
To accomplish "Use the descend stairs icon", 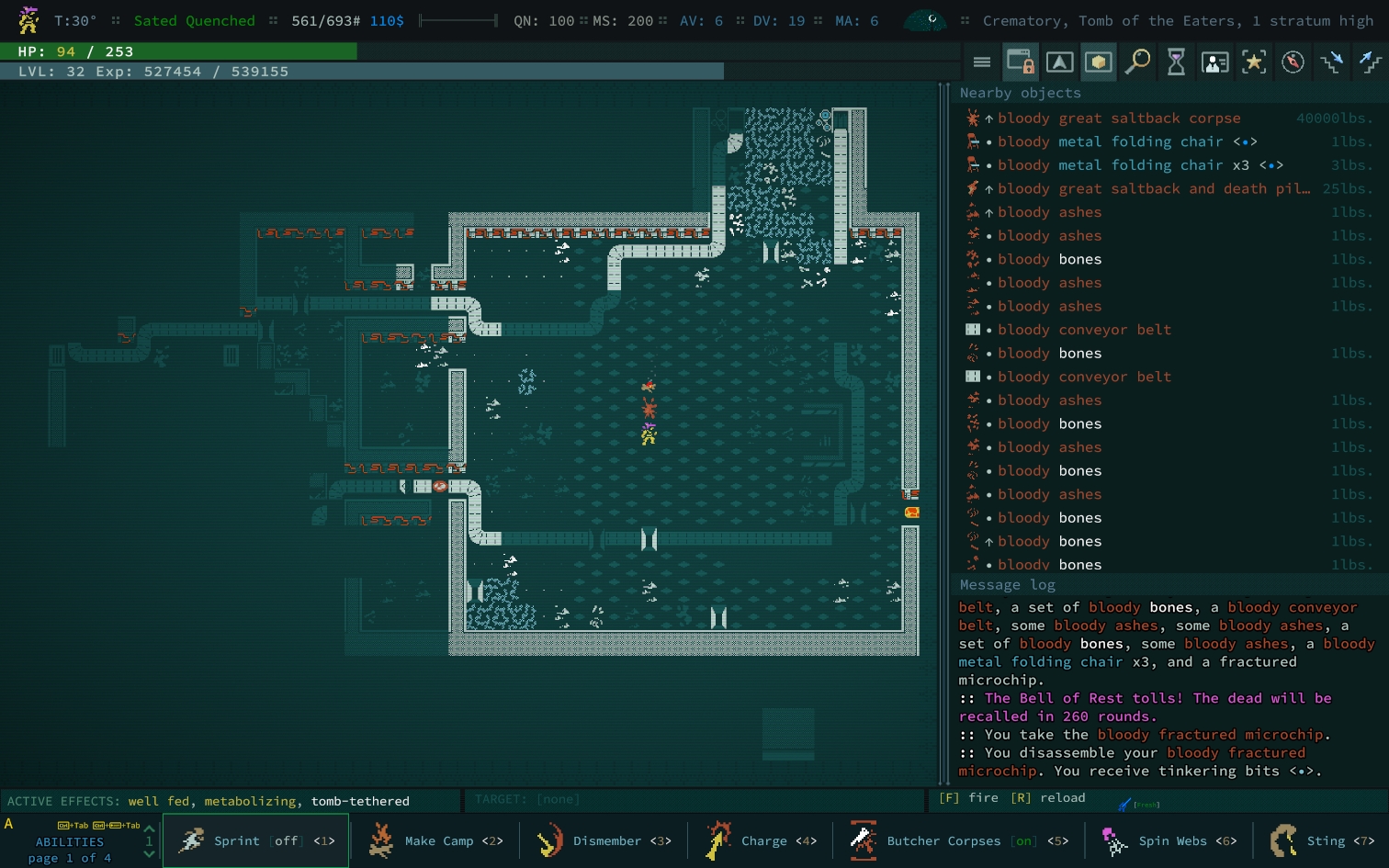I will pos(1331,62).
